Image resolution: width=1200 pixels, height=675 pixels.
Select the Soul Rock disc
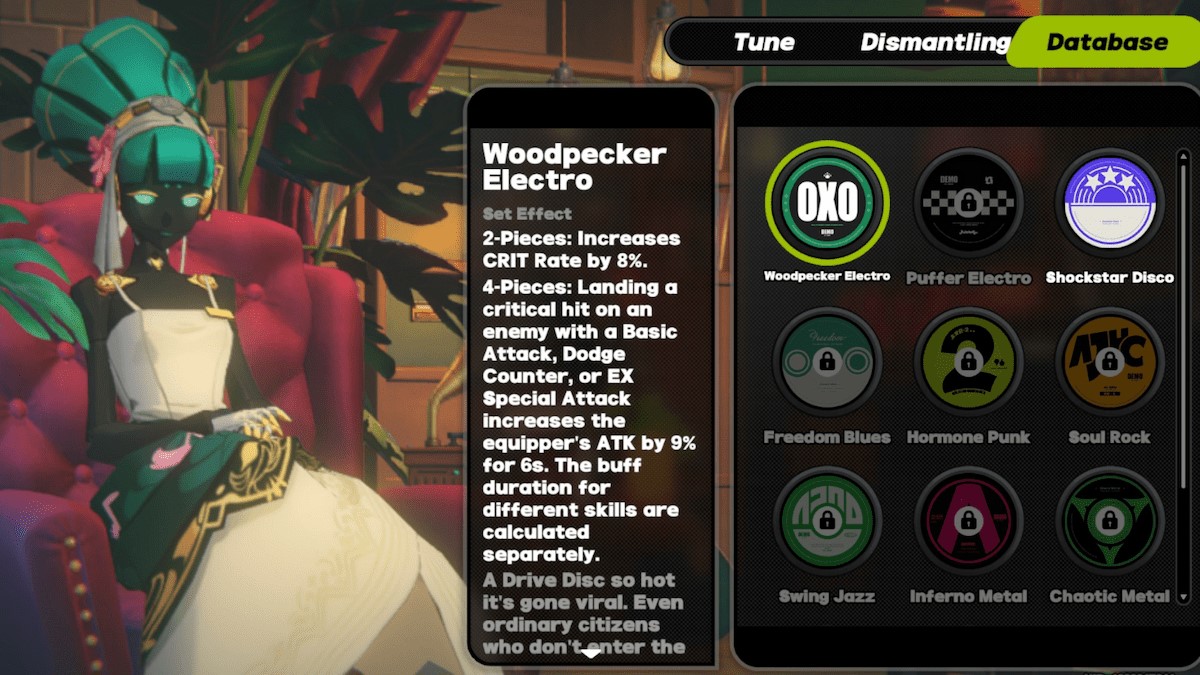point(1109,362)
